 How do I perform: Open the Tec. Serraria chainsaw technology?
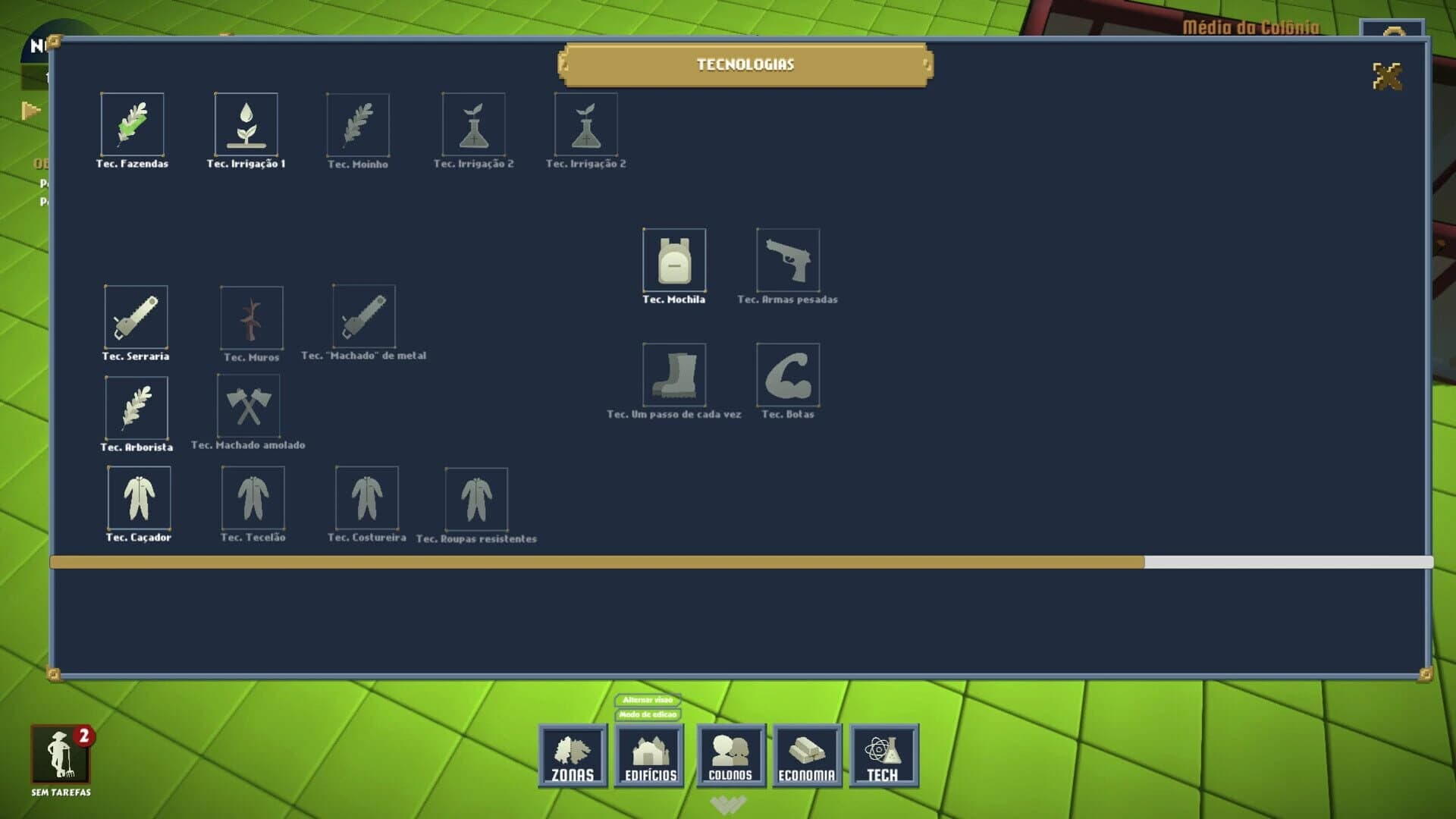135,320
